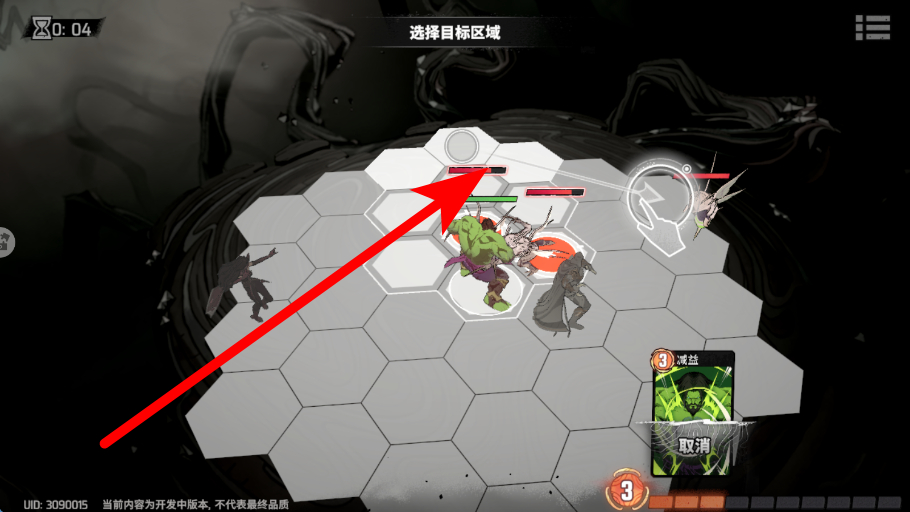910x512 pixels.
Task: Open the puzzle-piece side widget
Action: (5, 241)
